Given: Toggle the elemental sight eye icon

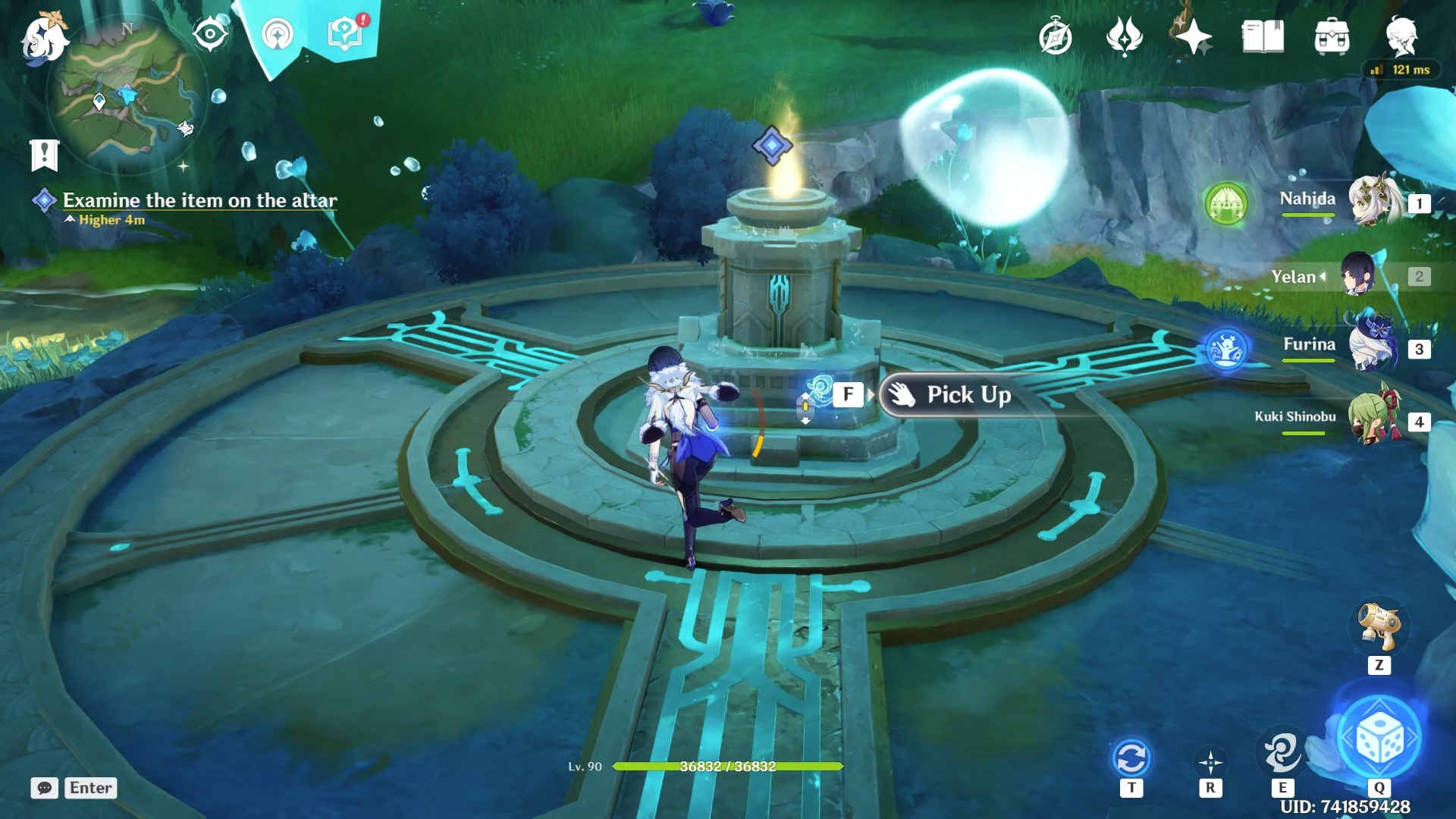Looking at the screenshot, I should coord(210,35).
